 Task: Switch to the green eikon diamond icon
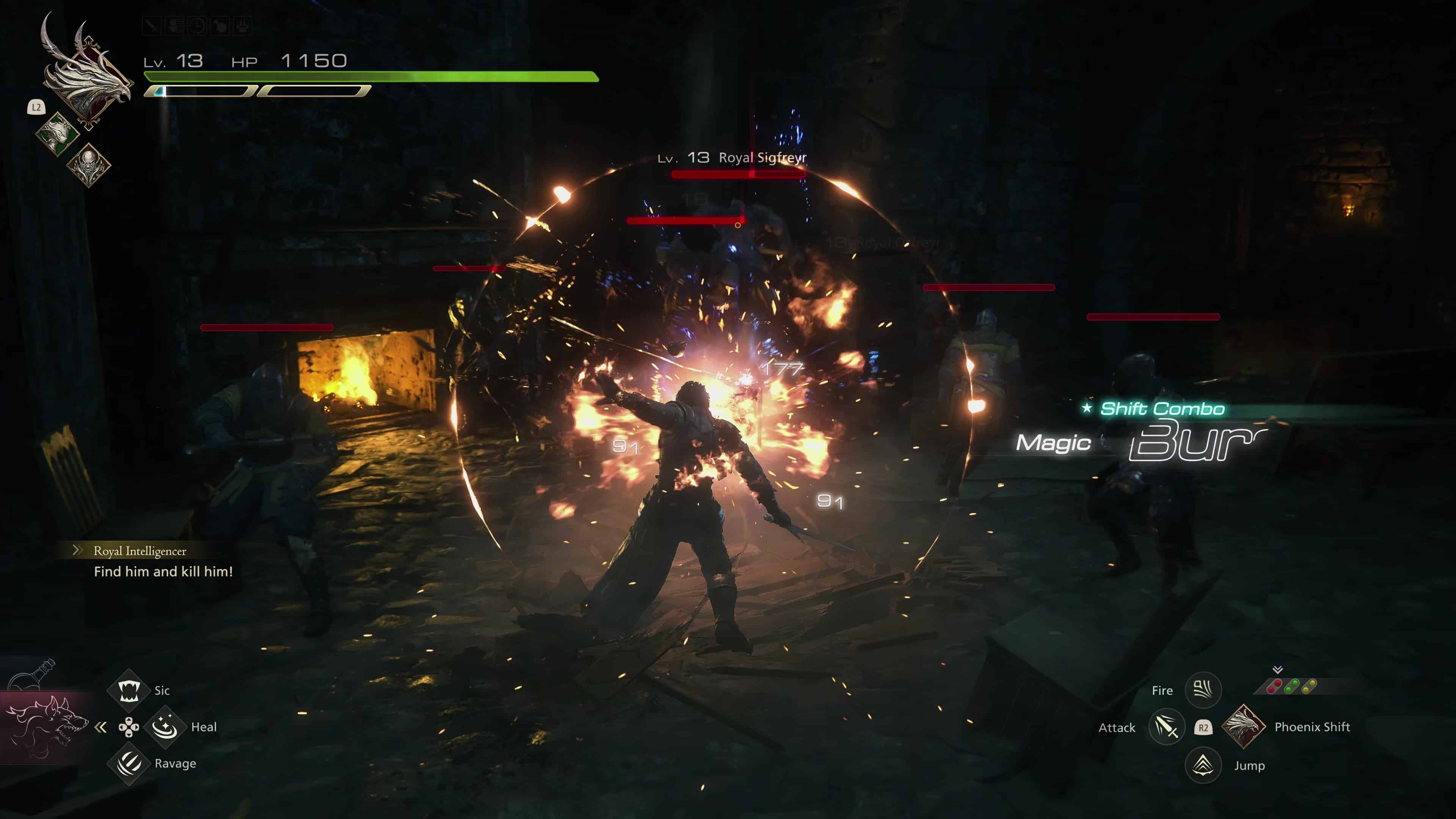57,133
